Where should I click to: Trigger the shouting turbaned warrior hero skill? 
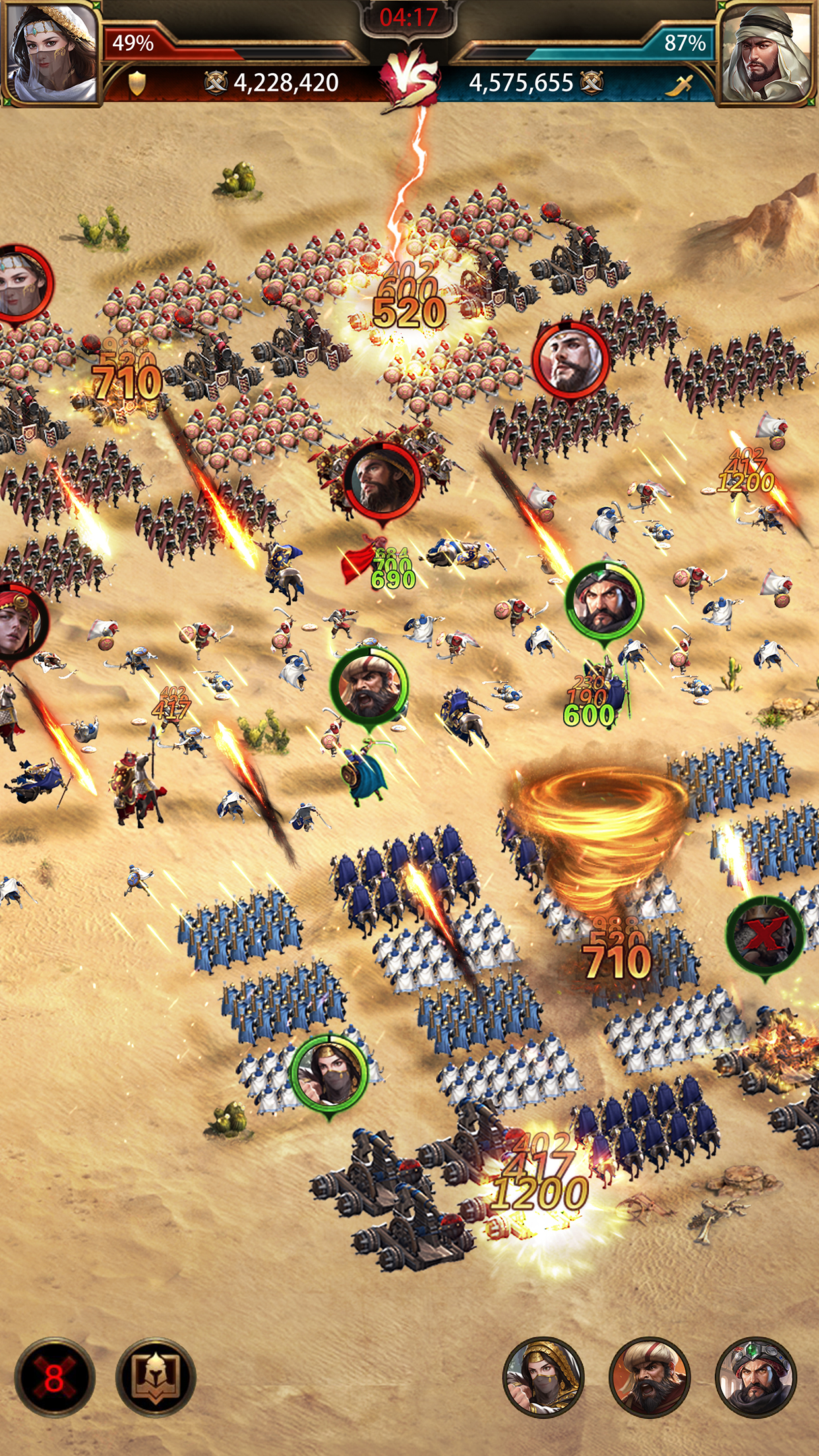[x=650, y=1377]
